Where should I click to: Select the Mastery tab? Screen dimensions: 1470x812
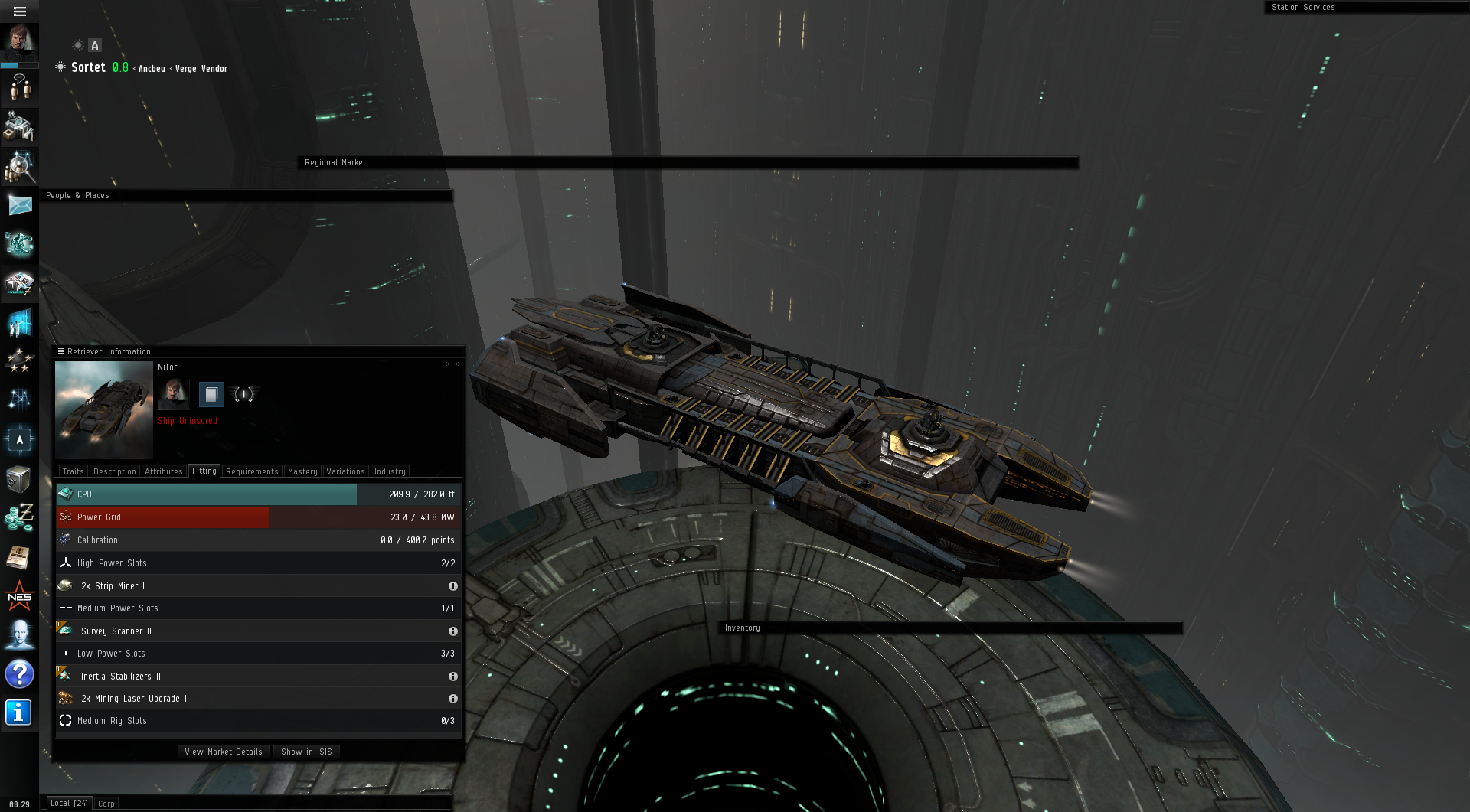point(302,471)
